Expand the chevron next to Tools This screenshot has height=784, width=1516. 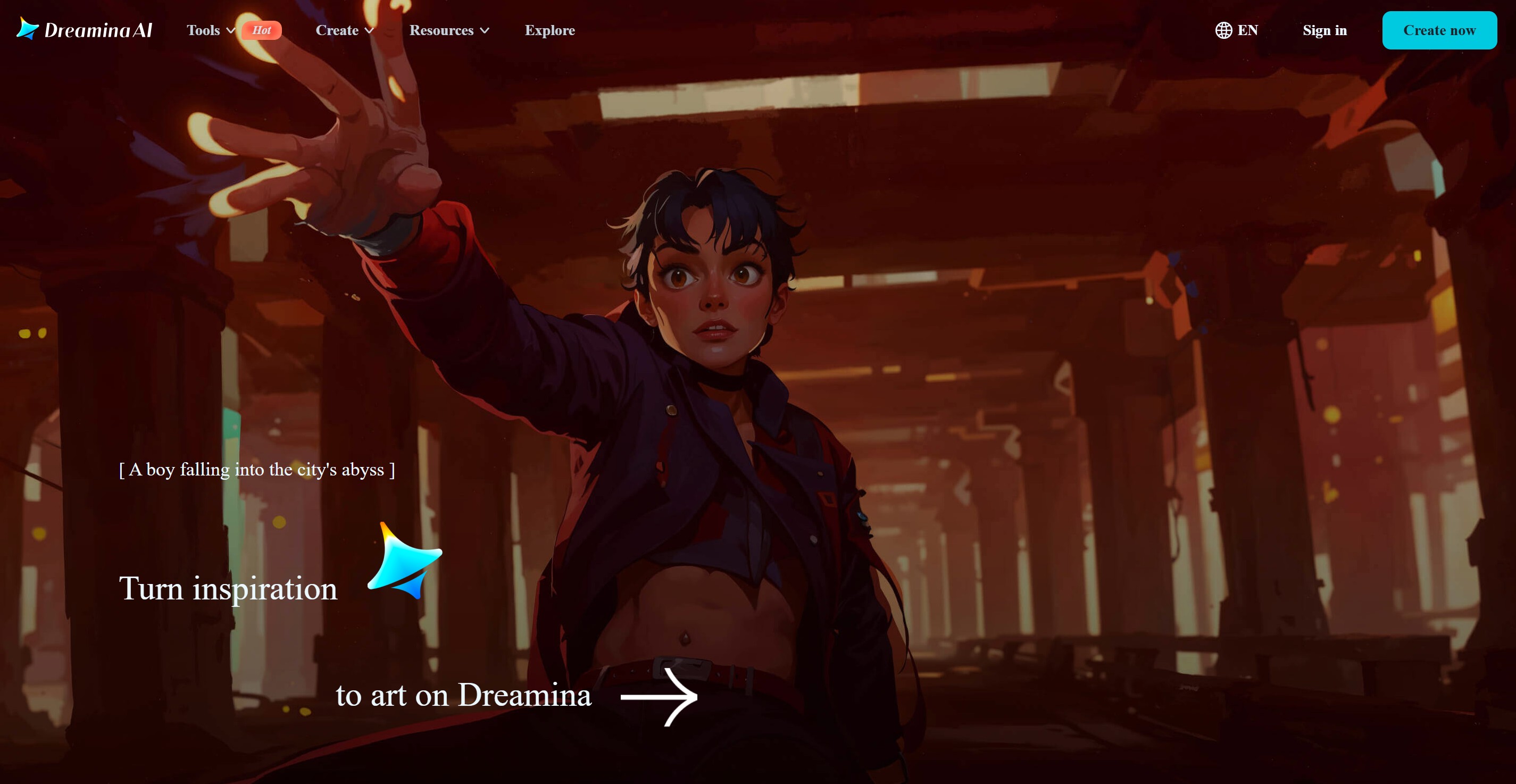coord(231,31)
